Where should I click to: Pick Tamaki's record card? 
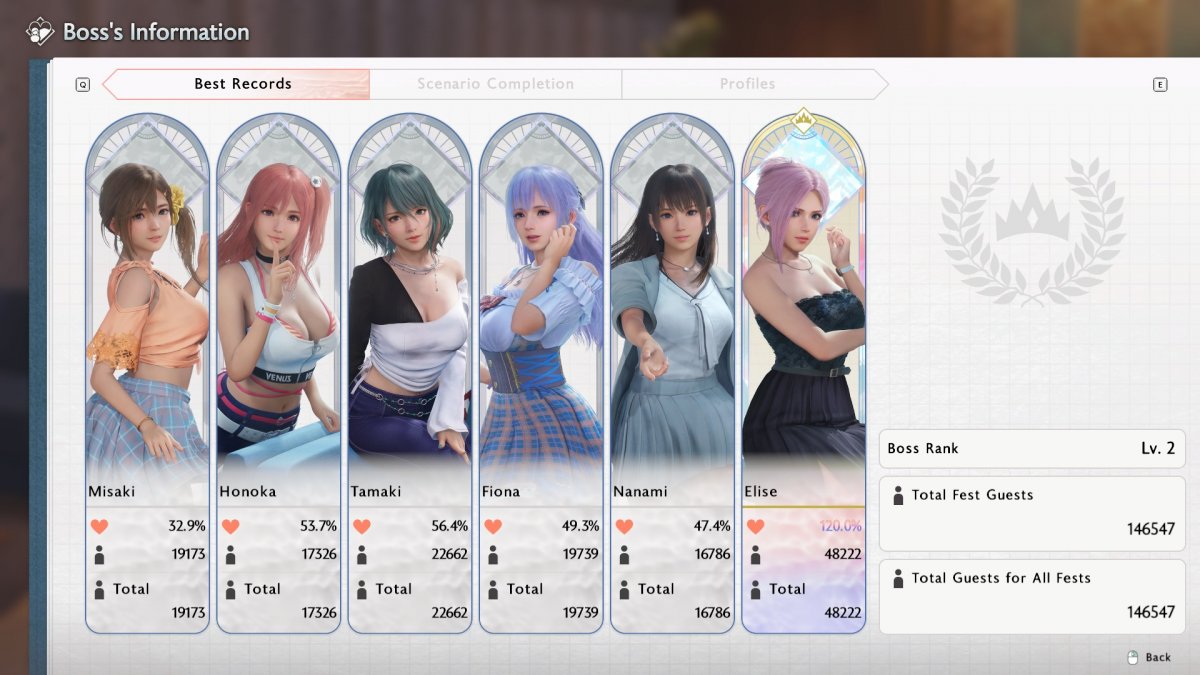(409, 372)
